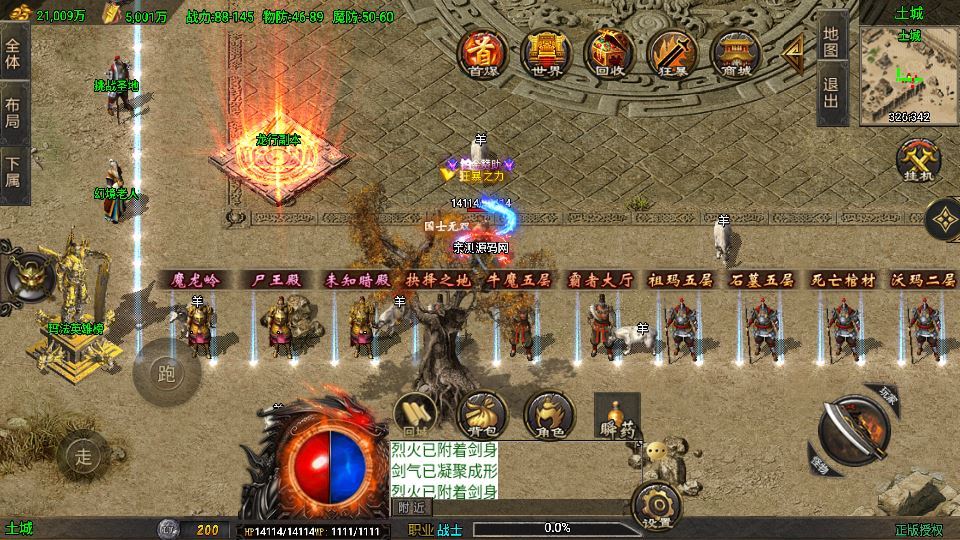The width and height of the screenshot is (960, 540).
Task: Use the 回城 return-to-town scroll
Action: click(x=413, y=415)
